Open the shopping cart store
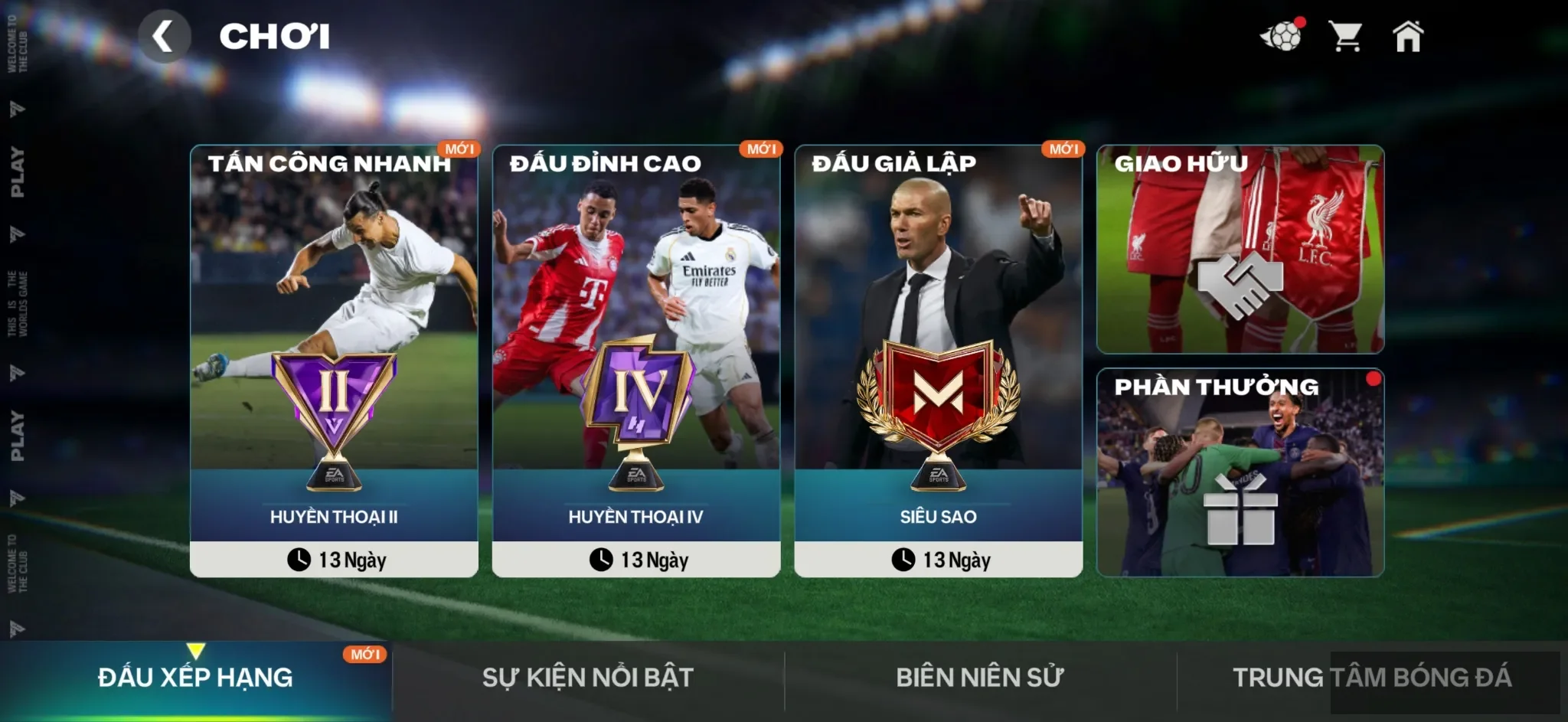This screenshot has width=1568, height=722. (x=1344, y=36)
